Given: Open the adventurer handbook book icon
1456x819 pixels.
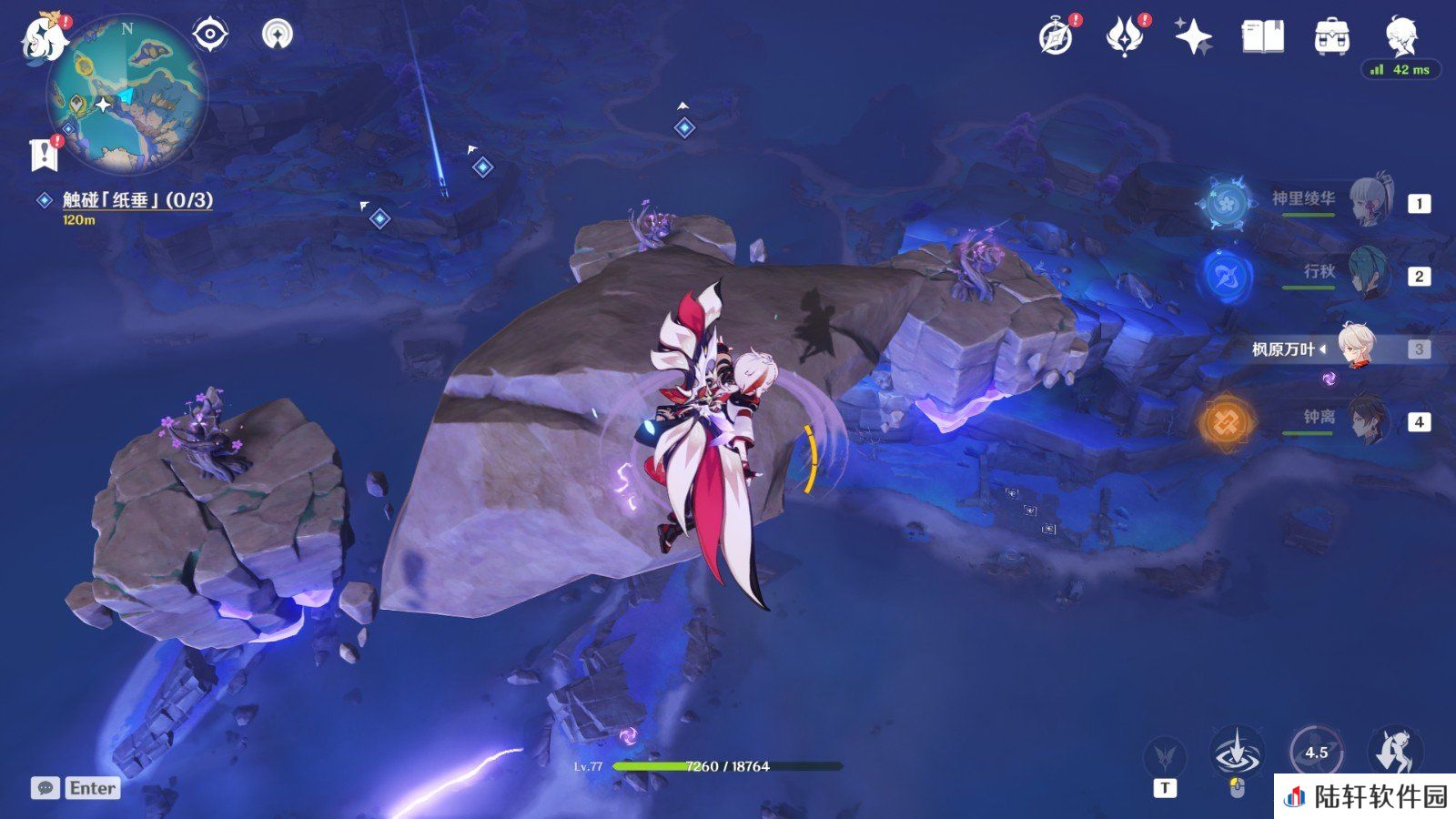Looking at the screenshot, I should (1262, 37).
